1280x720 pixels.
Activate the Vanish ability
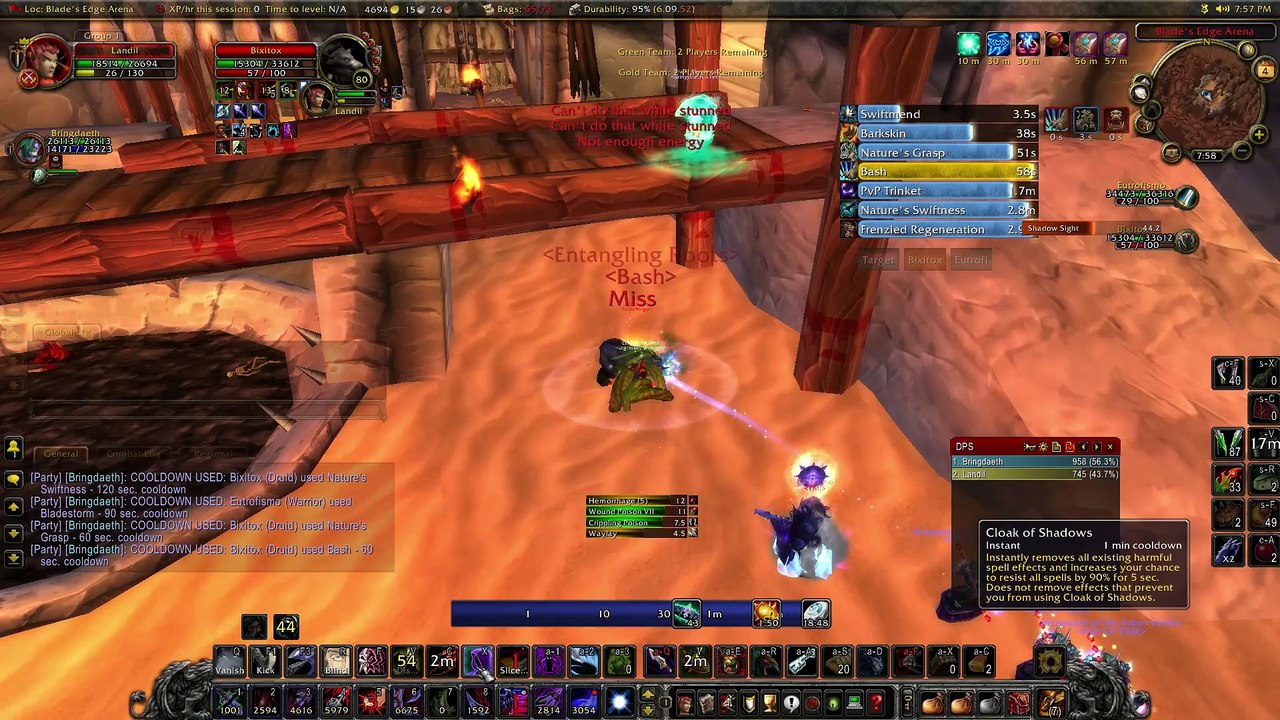[229, 661]
